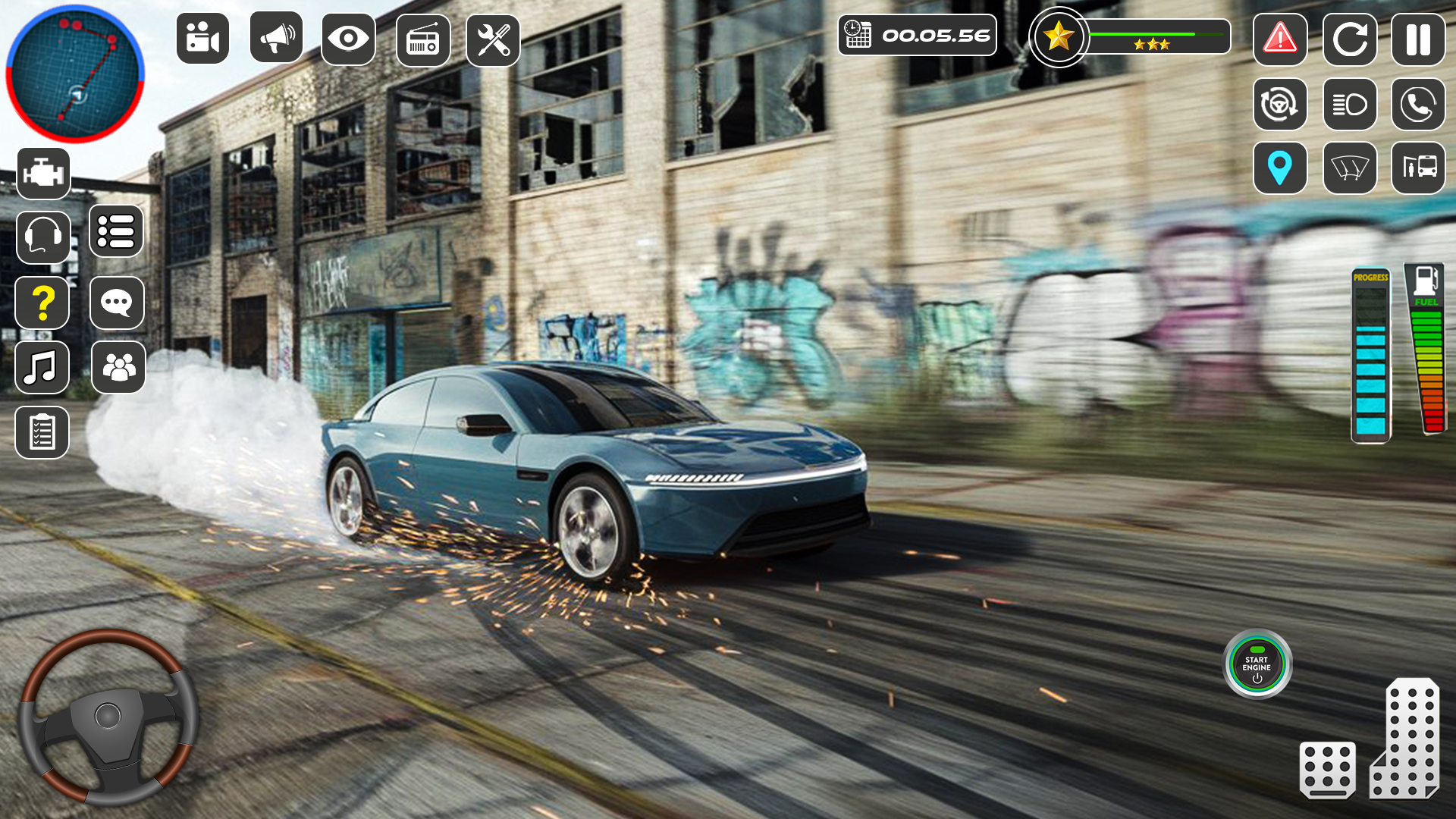This screenshot has height=819, width=1456.
Task: Open the chat messages panel
Action: [x=118, y=303]
